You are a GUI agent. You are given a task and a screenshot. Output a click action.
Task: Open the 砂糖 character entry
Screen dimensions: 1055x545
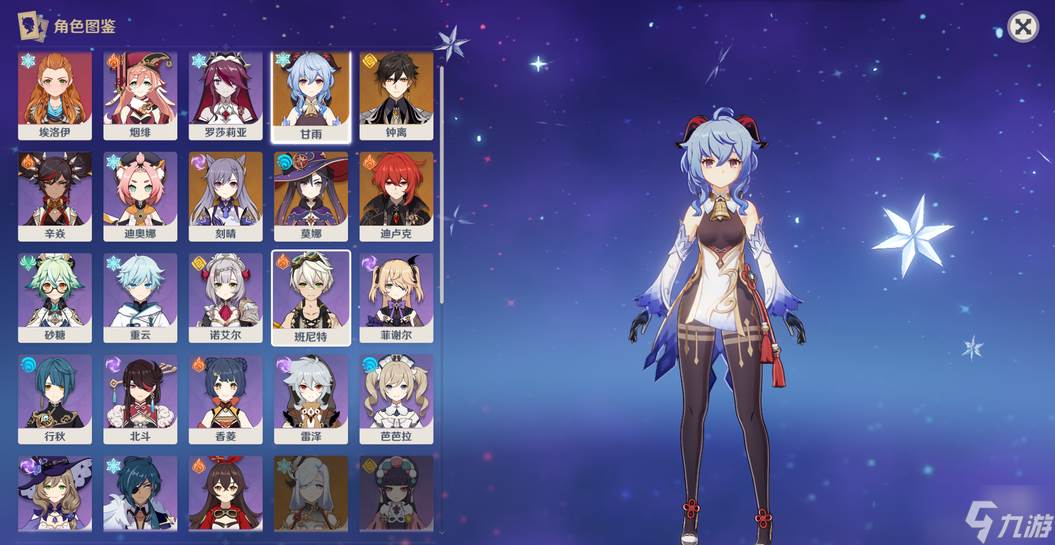point(55,296)
